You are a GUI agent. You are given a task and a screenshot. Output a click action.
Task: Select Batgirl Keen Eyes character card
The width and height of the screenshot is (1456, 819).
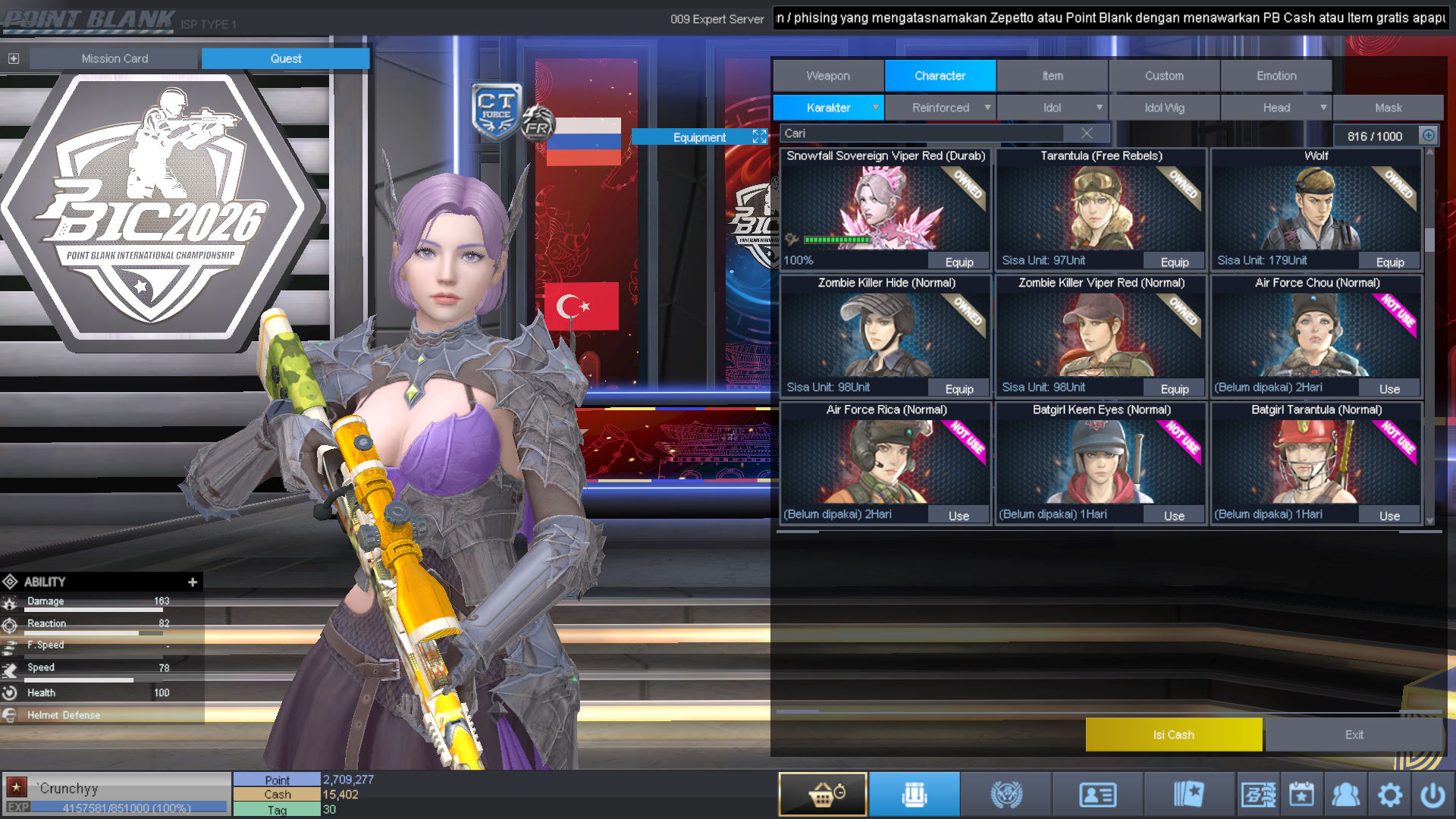(1100, 460)
